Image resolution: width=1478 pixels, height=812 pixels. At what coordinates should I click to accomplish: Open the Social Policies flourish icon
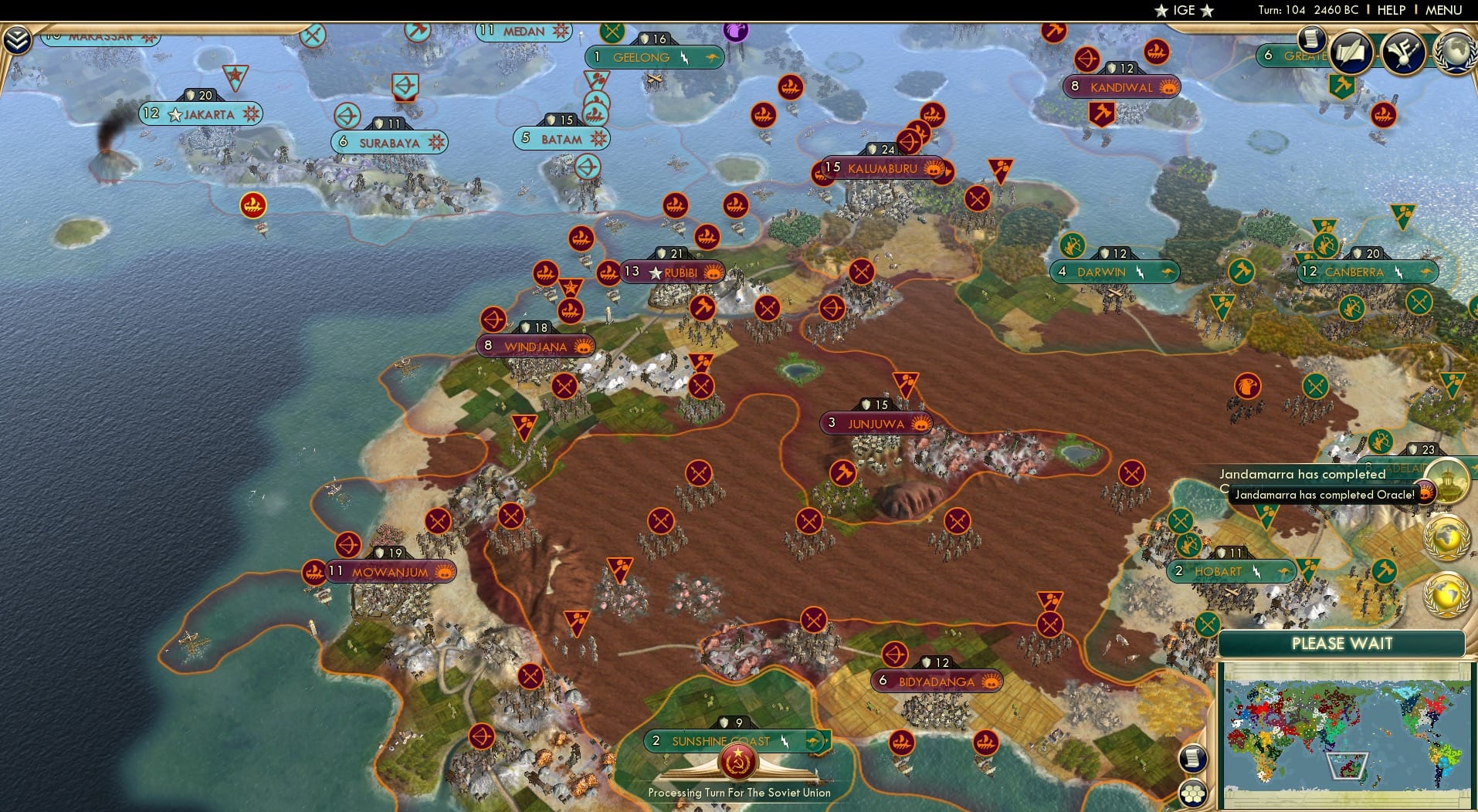pos(1402,52)
